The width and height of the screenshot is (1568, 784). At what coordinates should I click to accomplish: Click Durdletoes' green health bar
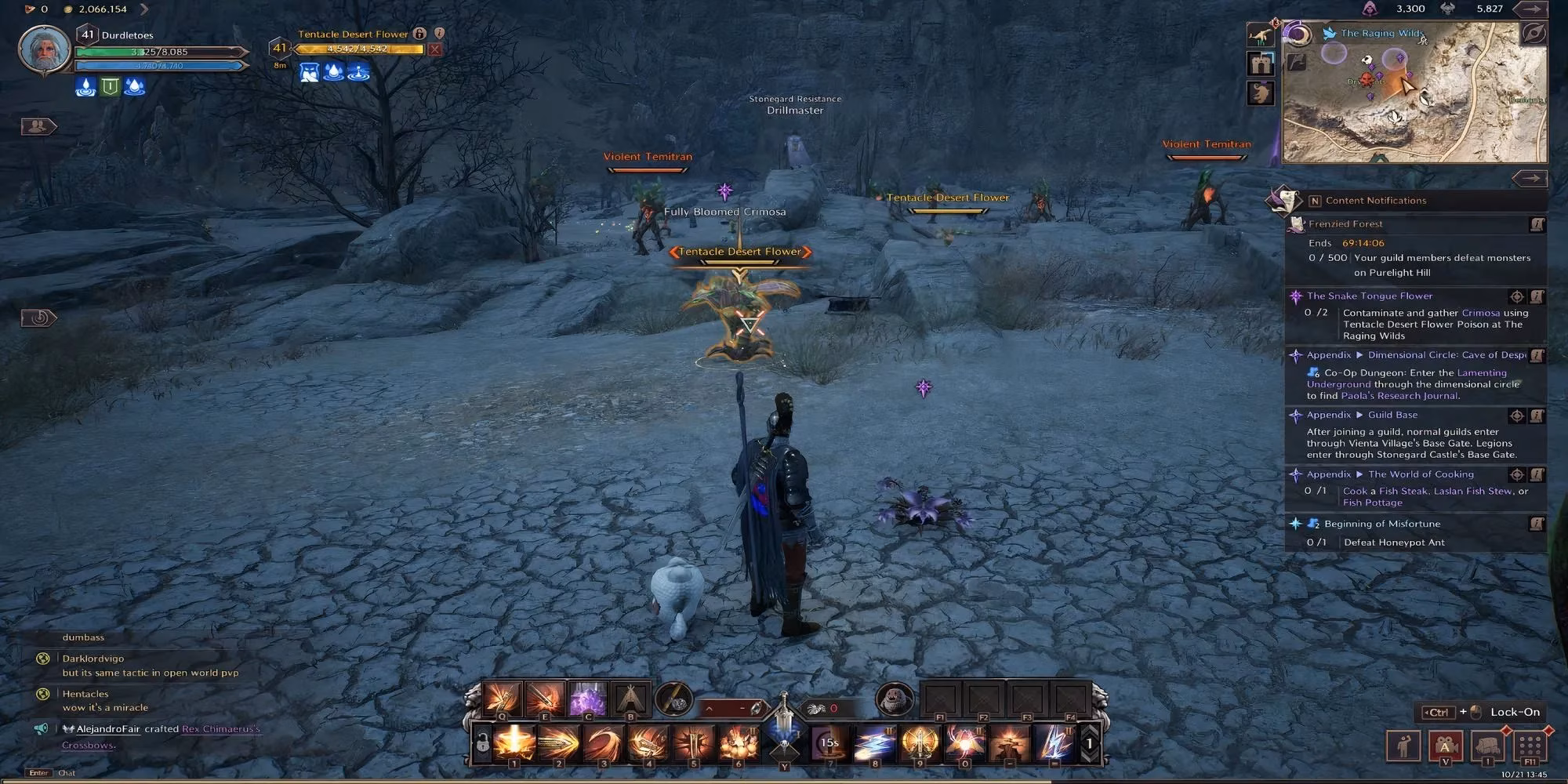(x=157, y=51)
